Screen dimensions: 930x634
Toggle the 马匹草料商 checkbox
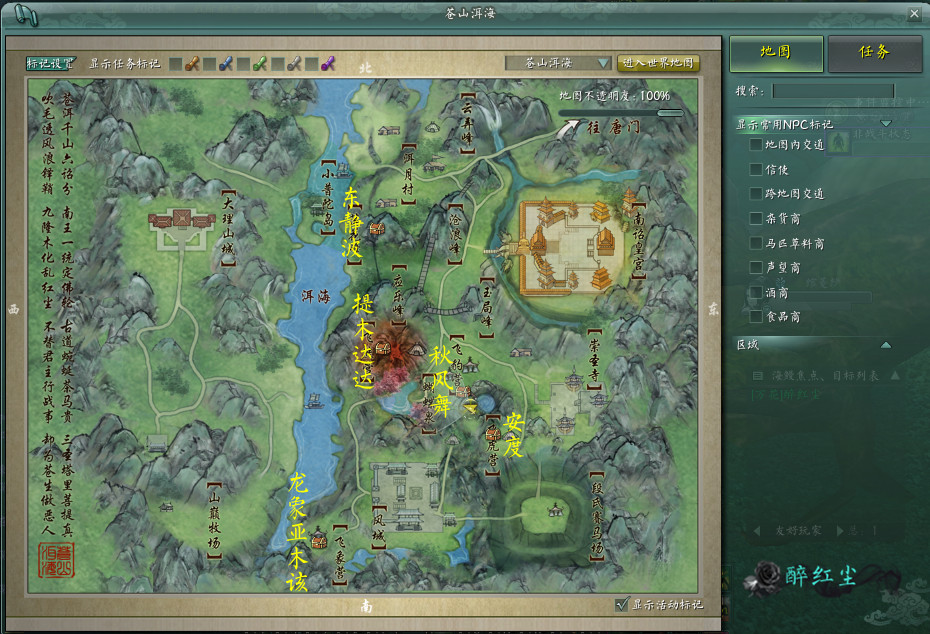pos(757,243)
